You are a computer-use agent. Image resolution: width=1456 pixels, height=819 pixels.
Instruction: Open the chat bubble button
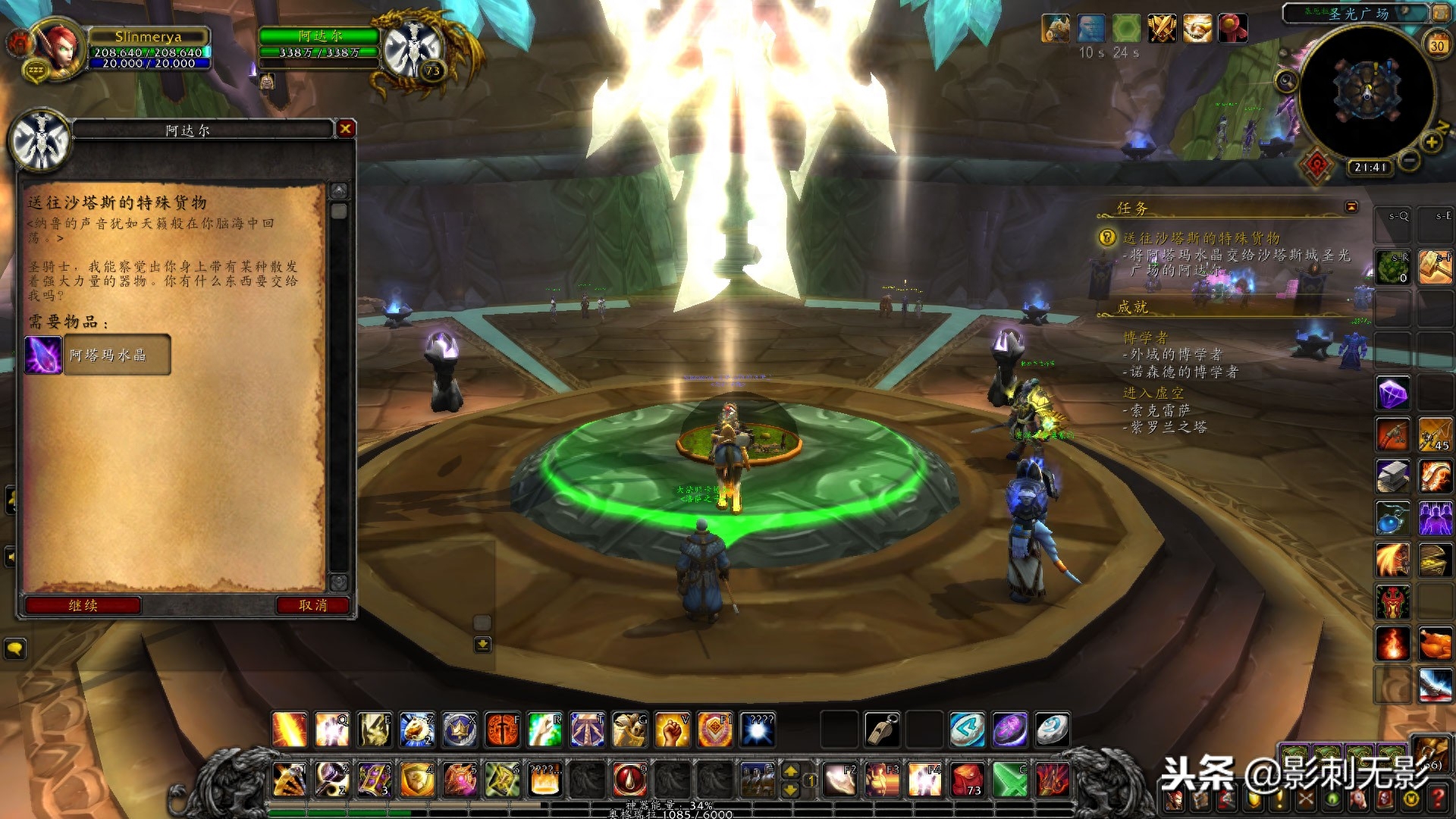[x=15, y=649]
